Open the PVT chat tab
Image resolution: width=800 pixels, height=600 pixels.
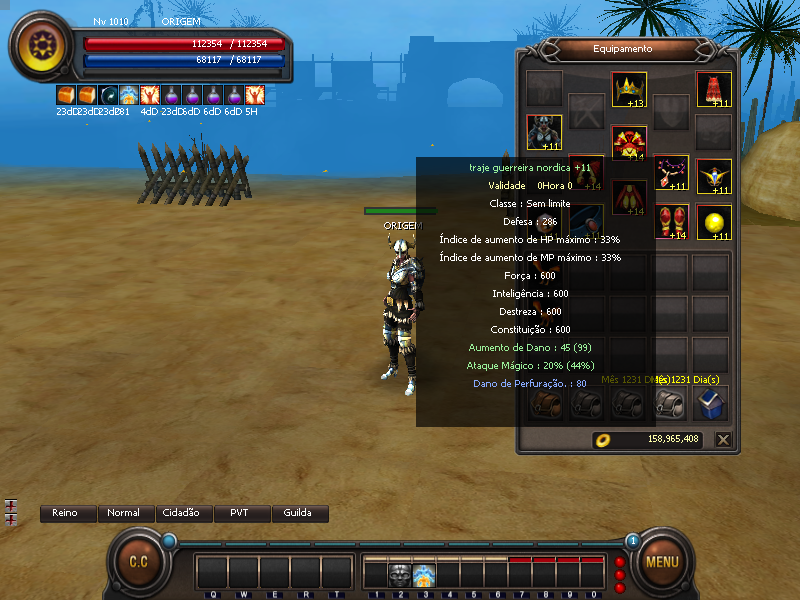pos(240,513)
